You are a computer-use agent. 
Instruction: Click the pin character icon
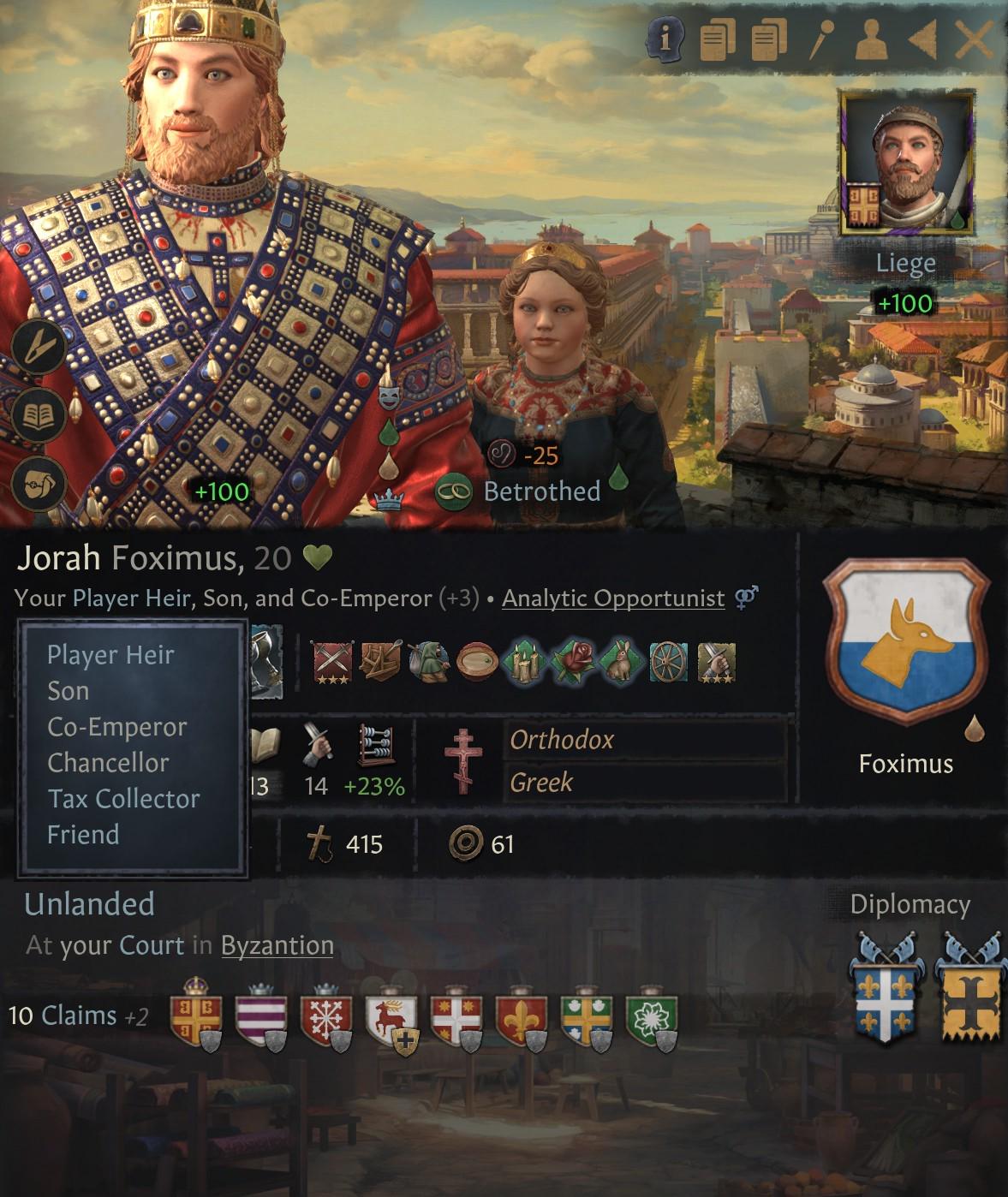click(x=820, y=39)
